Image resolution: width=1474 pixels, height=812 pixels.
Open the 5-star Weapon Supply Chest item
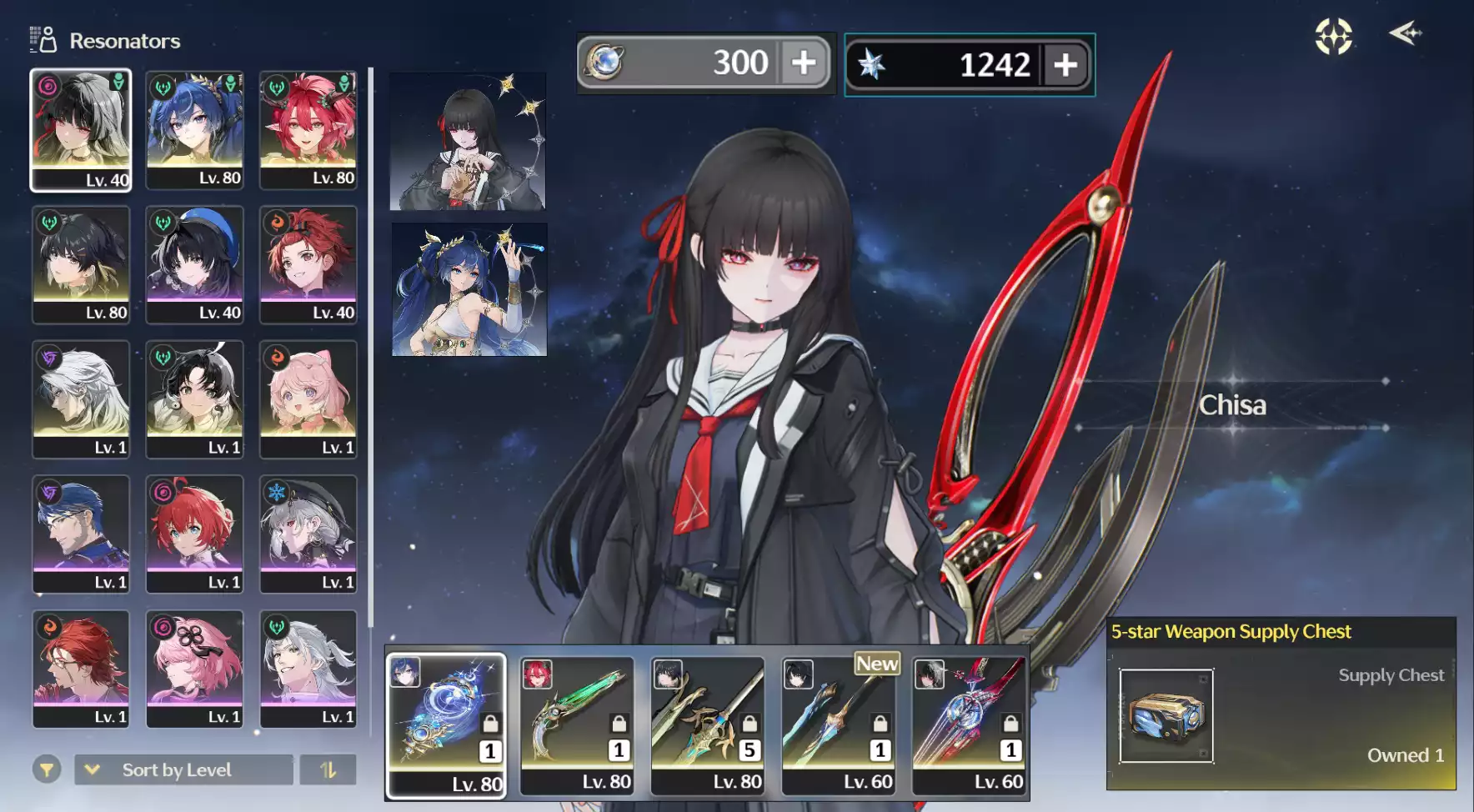click(x=1166, y=716)
